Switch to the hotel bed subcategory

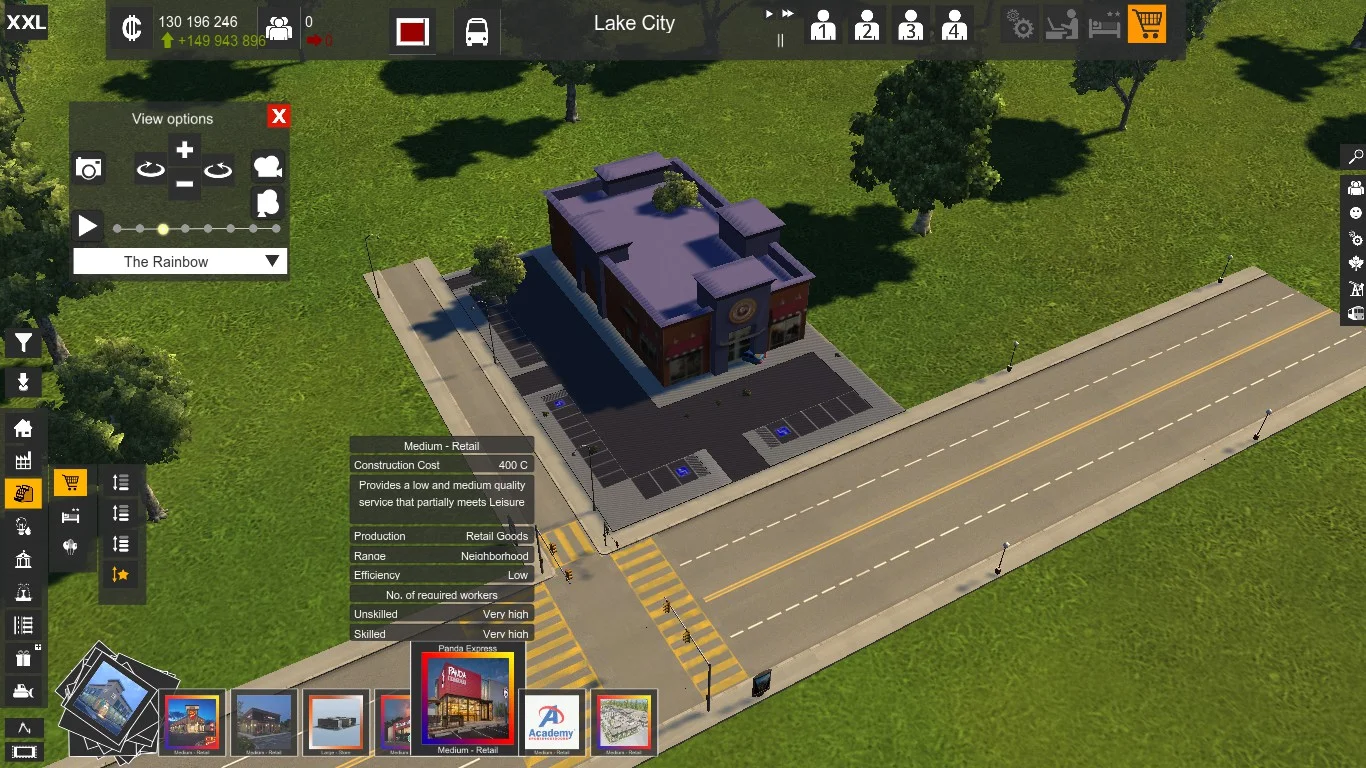(70, 516)
